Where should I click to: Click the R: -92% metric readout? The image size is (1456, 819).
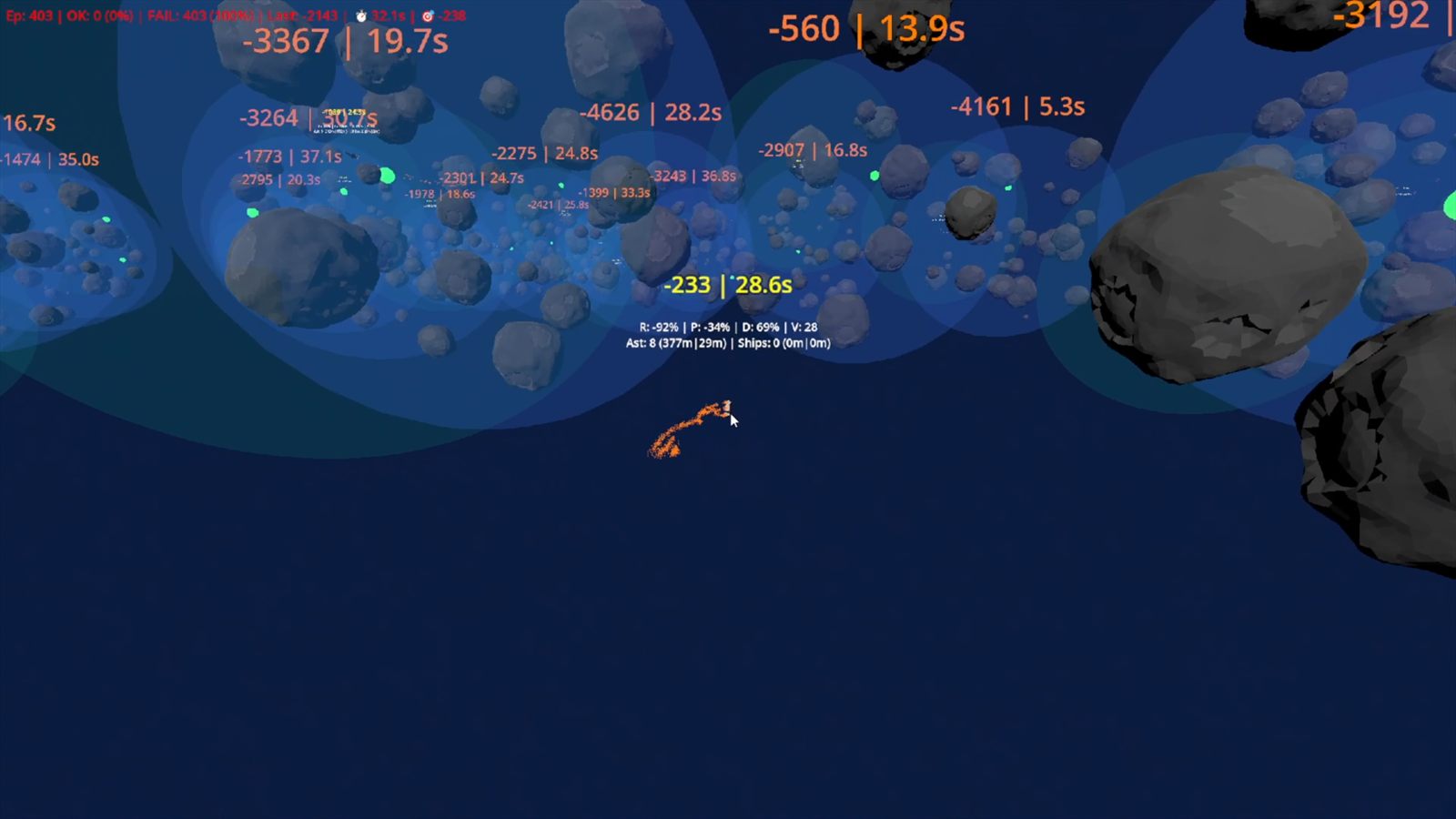pyautogui.click(x=657, y=326)
